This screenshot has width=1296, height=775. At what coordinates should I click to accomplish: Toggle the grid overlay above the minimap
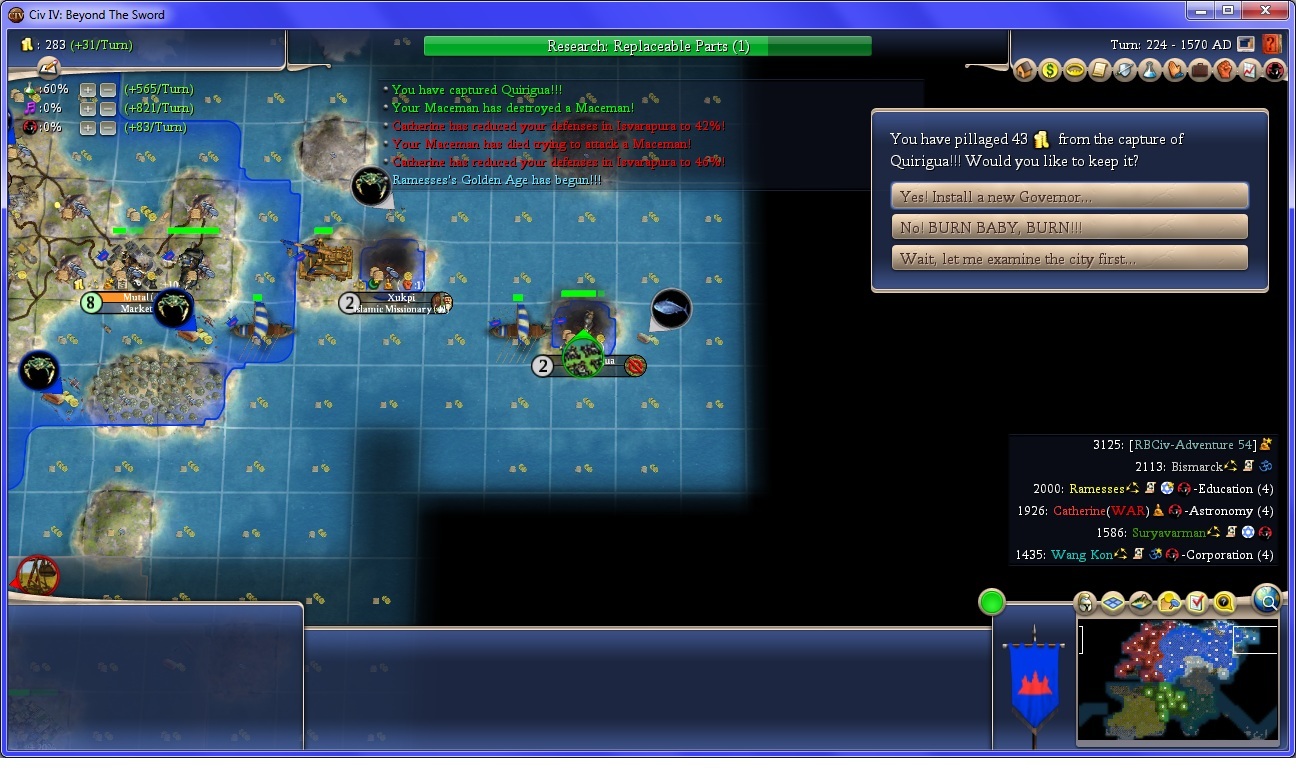click(x=1113, y=602)
